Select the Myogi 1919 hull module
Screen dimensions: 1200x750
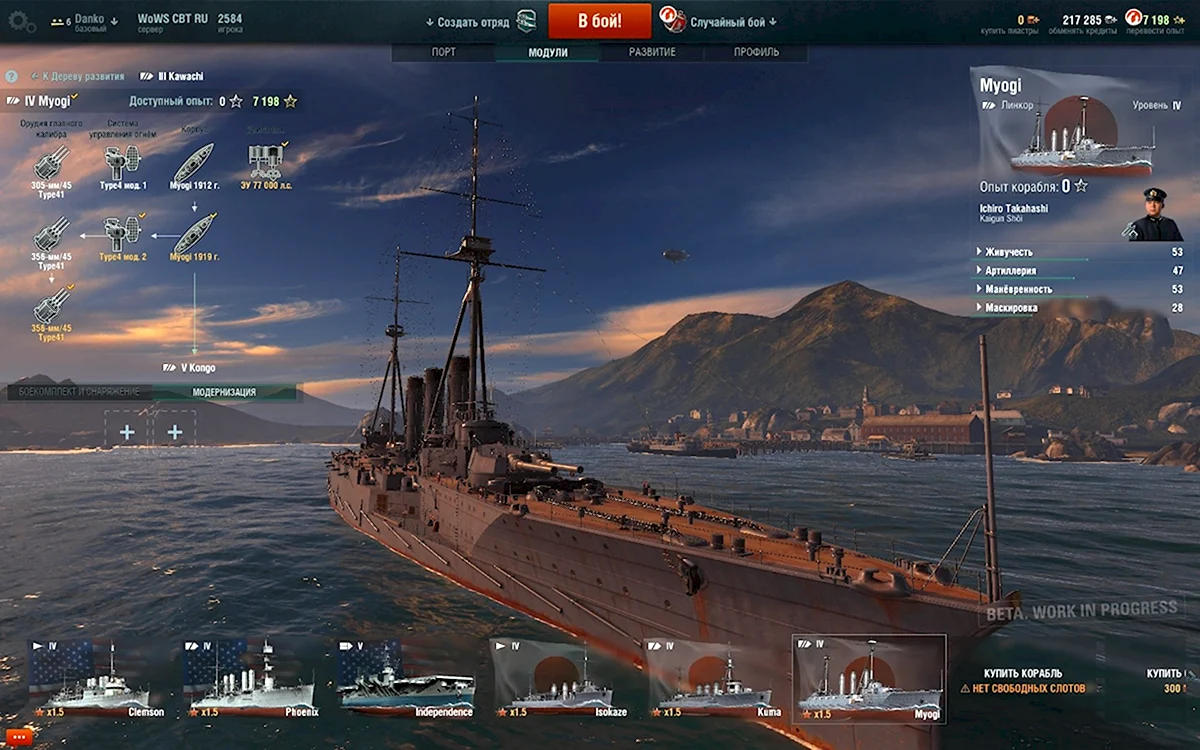(194, 235)
